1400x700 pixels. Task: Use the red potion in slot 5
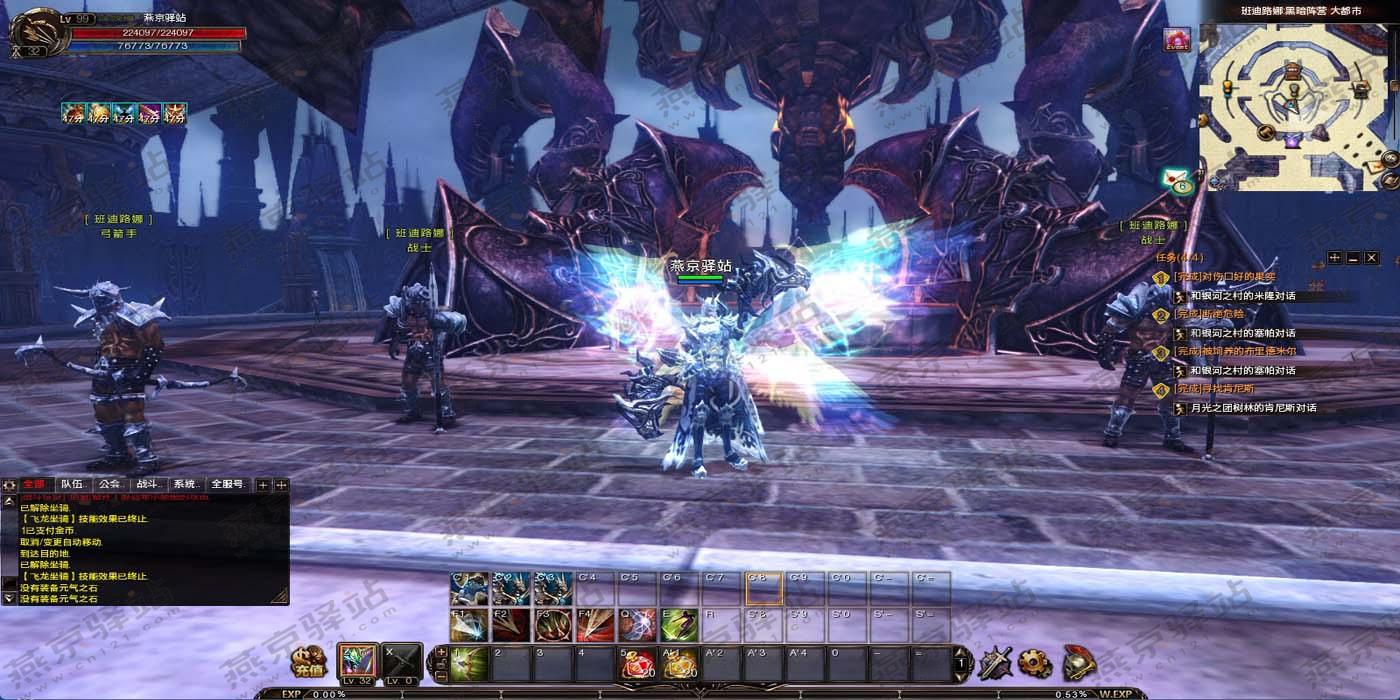point(637,664)
